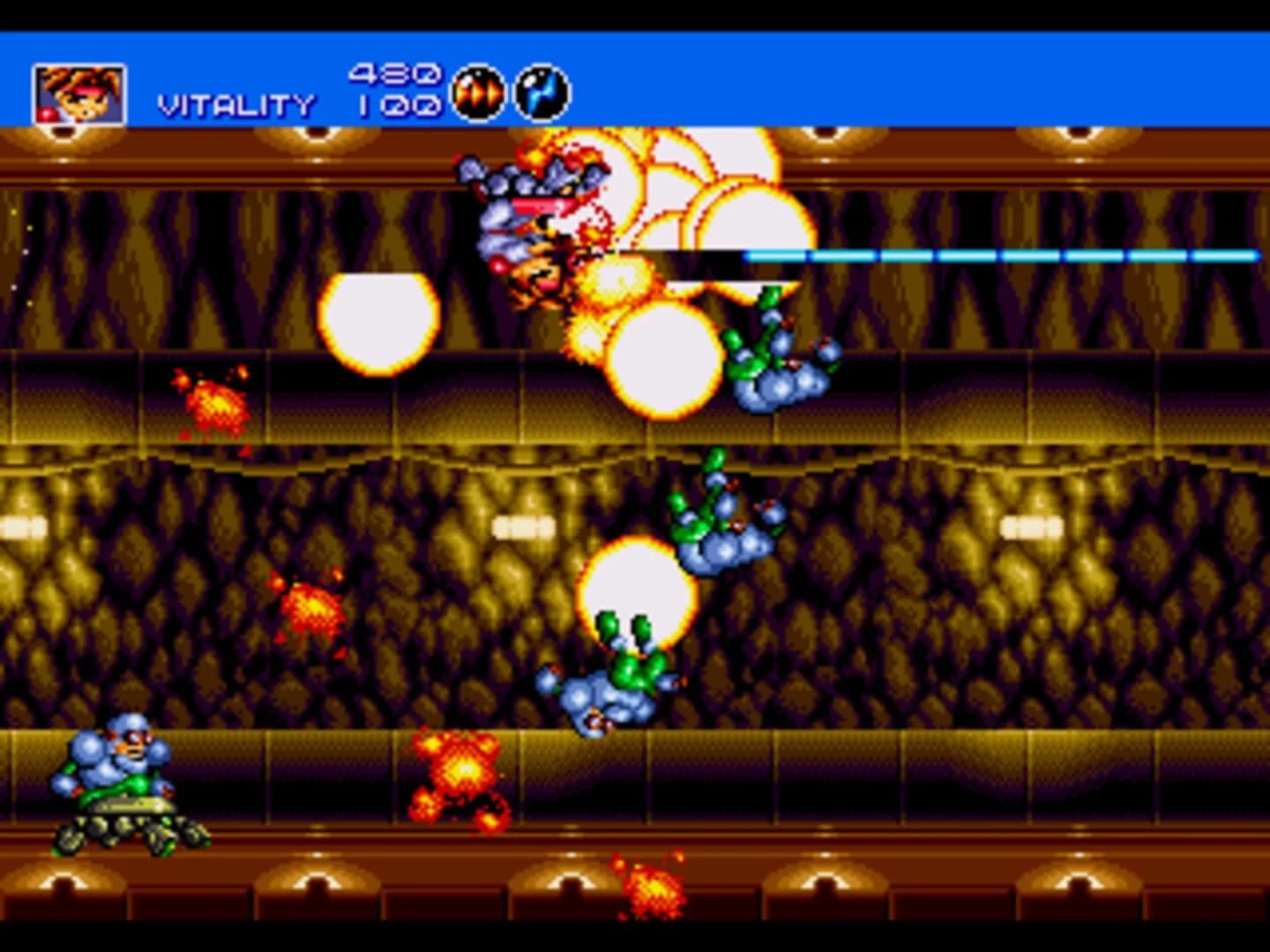Click the vitality value 100
This screenshot has width=1270, height=952.
[395, 106]
